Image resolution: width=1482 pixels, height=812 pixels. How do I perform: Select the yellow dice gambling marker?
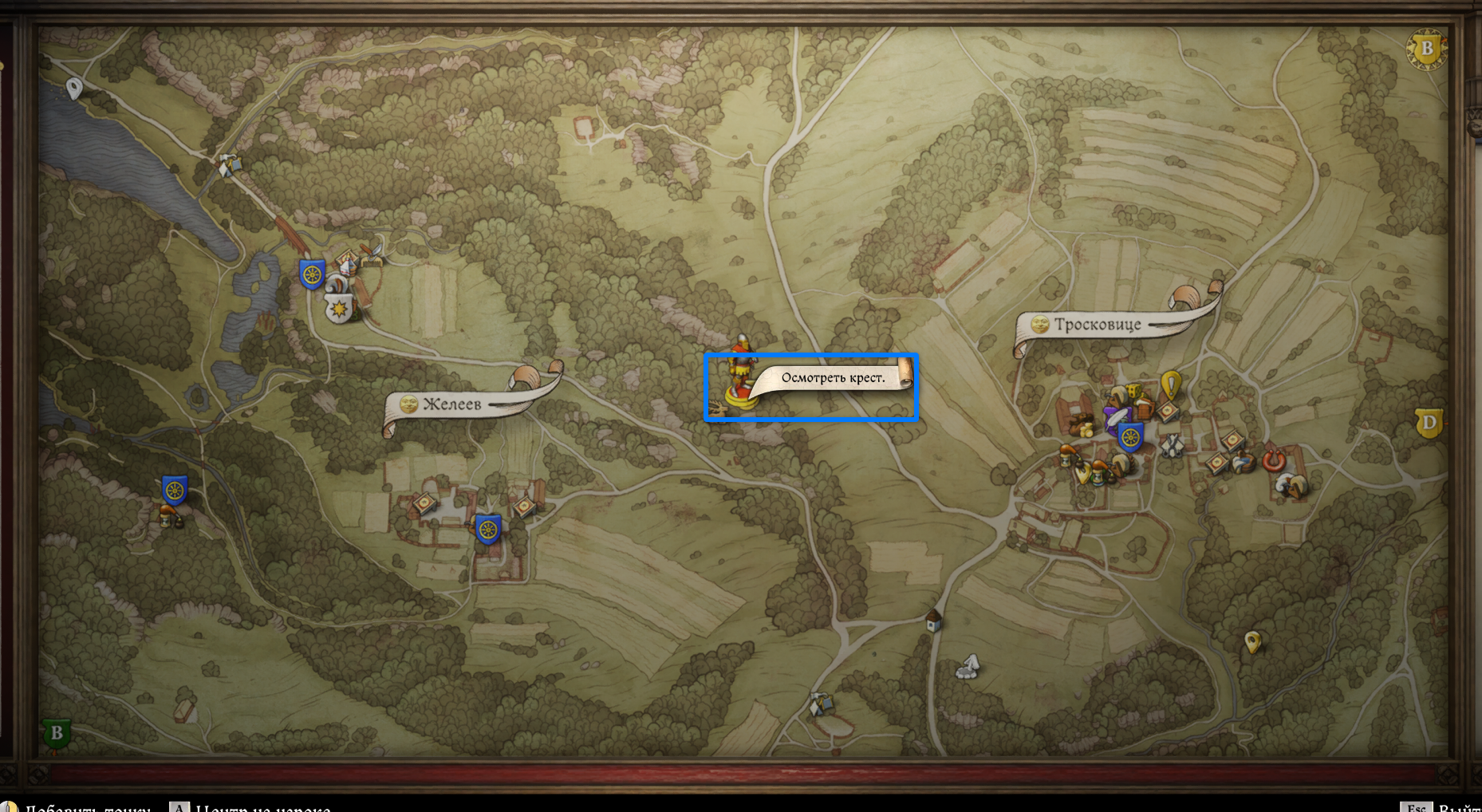(x=1135, y=392)
